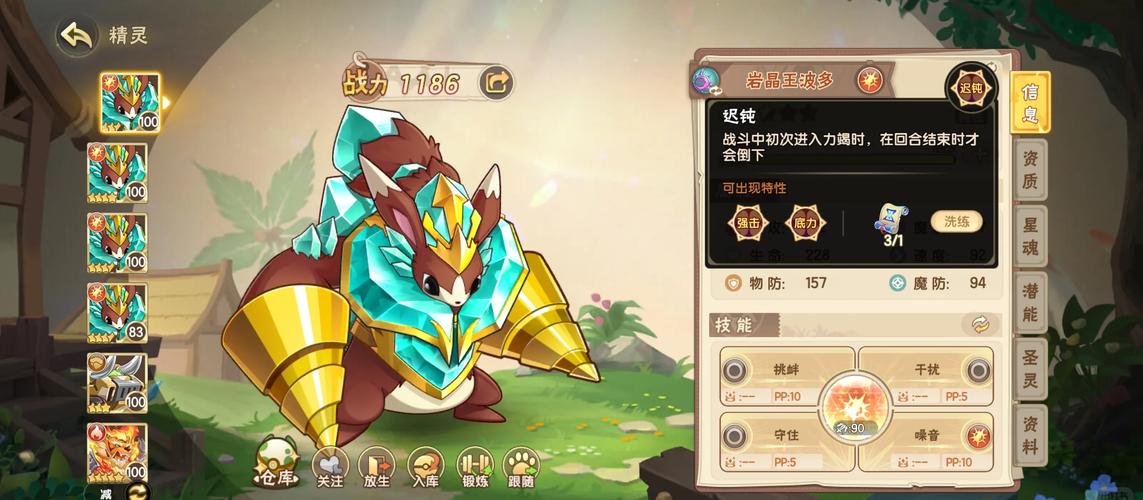Switch to the 资质 tab
Screen dimensions: 1143x500
(1030, 168)
